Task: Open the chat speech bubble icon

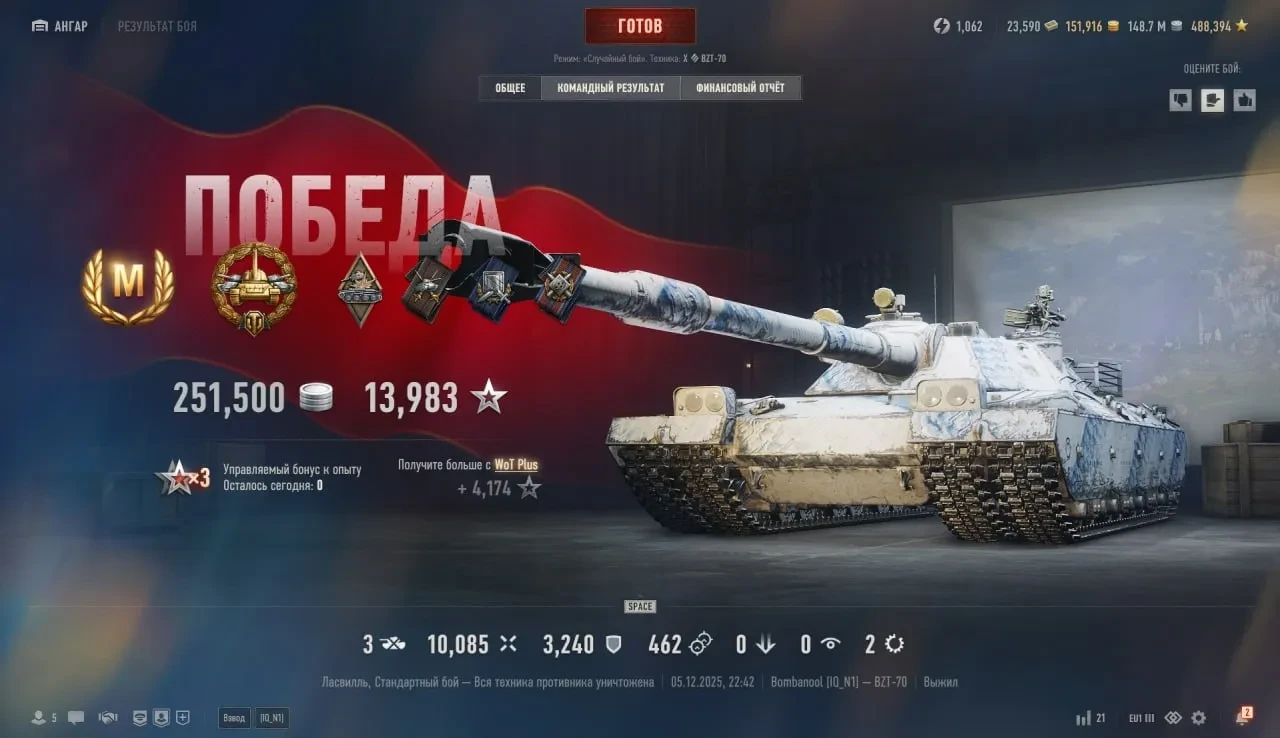Action: (x=76, y=718)
